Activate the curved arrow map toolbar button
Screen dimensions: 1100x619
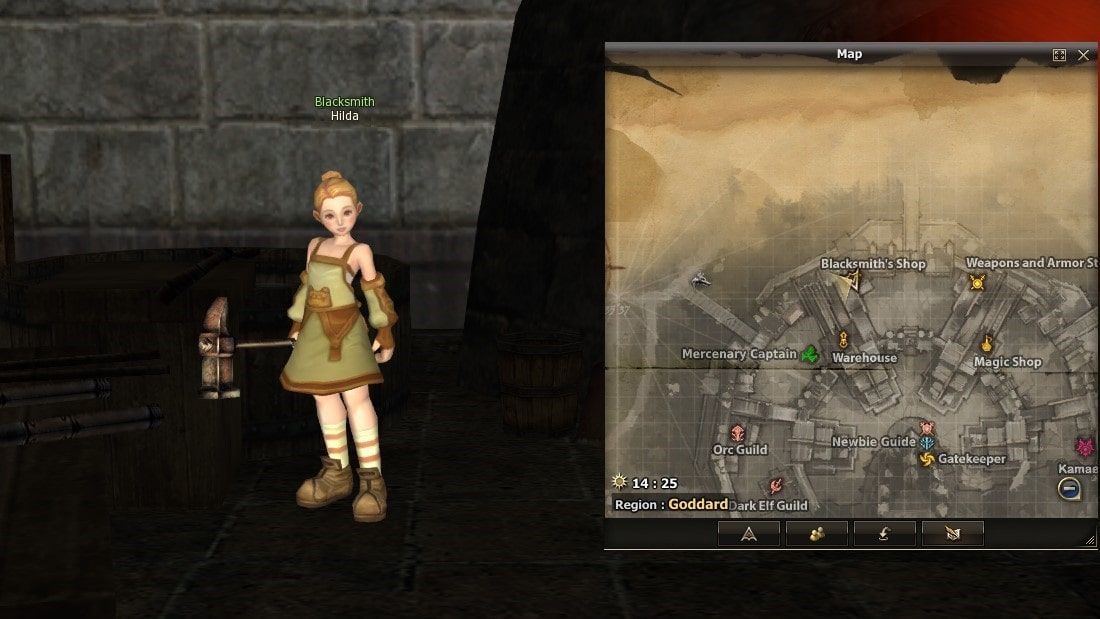(x=884, y=534)
